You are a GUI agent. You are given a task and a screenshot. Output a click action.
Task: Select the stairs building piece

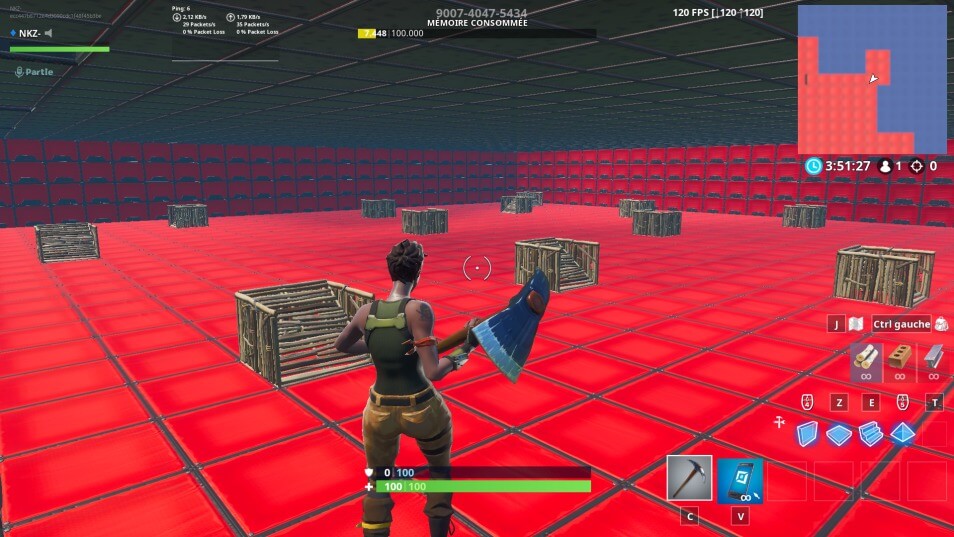(870, 433)
